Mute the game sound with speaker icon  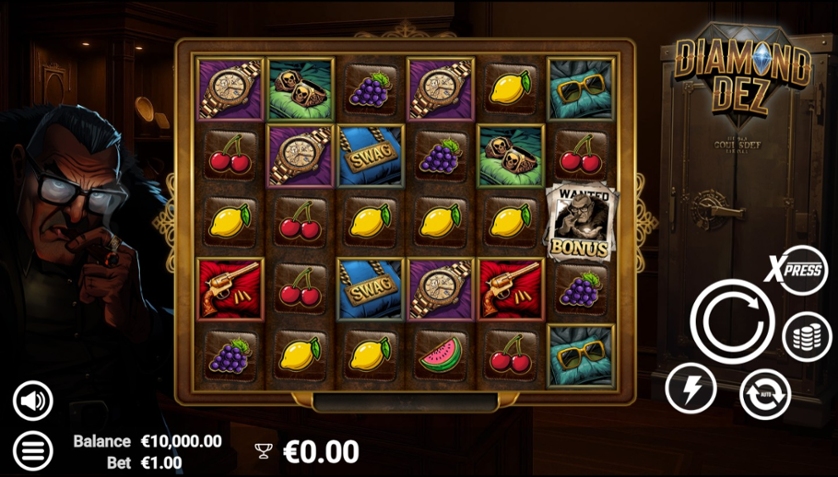33,401
